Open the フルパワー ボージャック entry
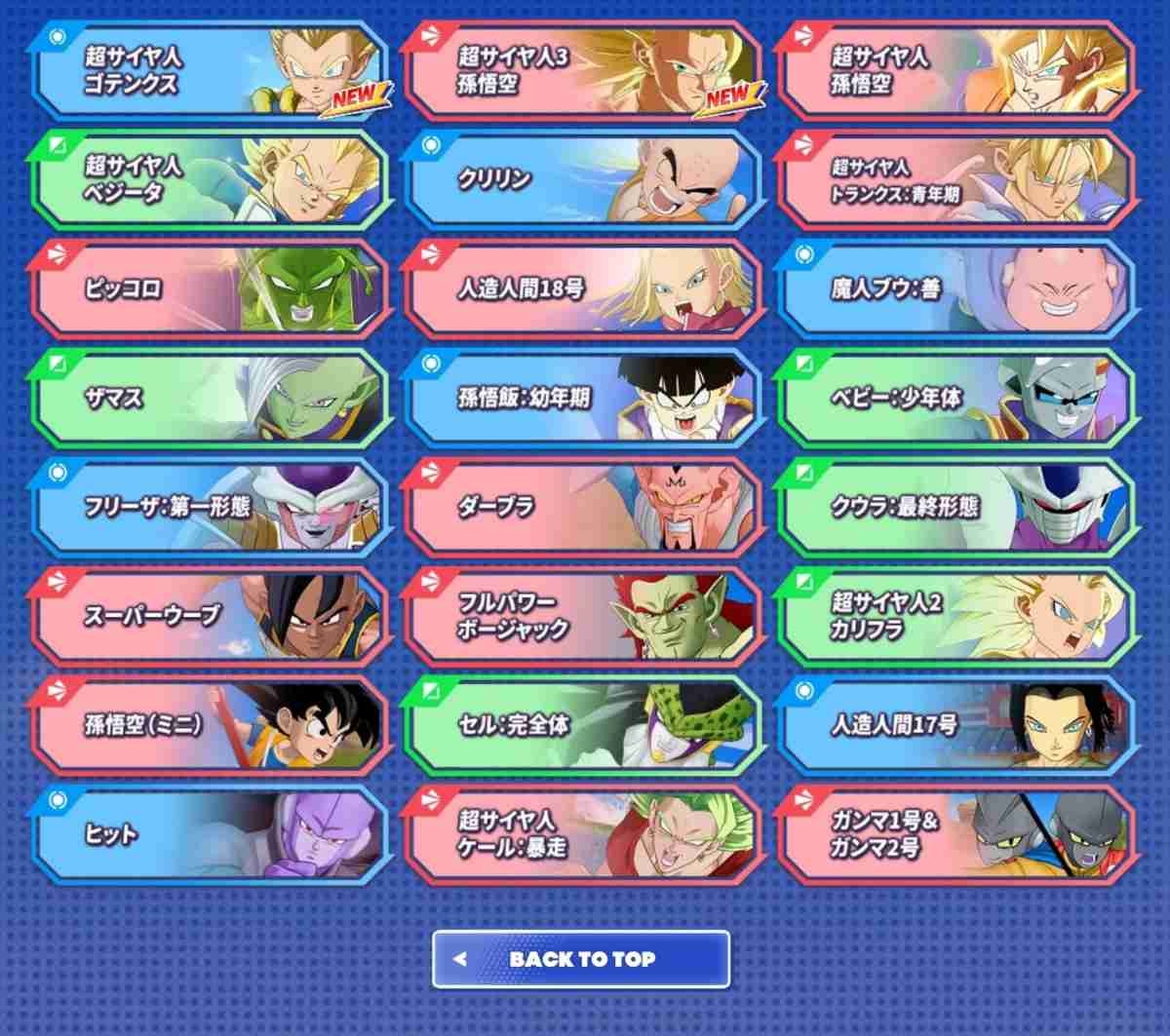This screenshot has height=1036, width=1170. tap(582, 617)
